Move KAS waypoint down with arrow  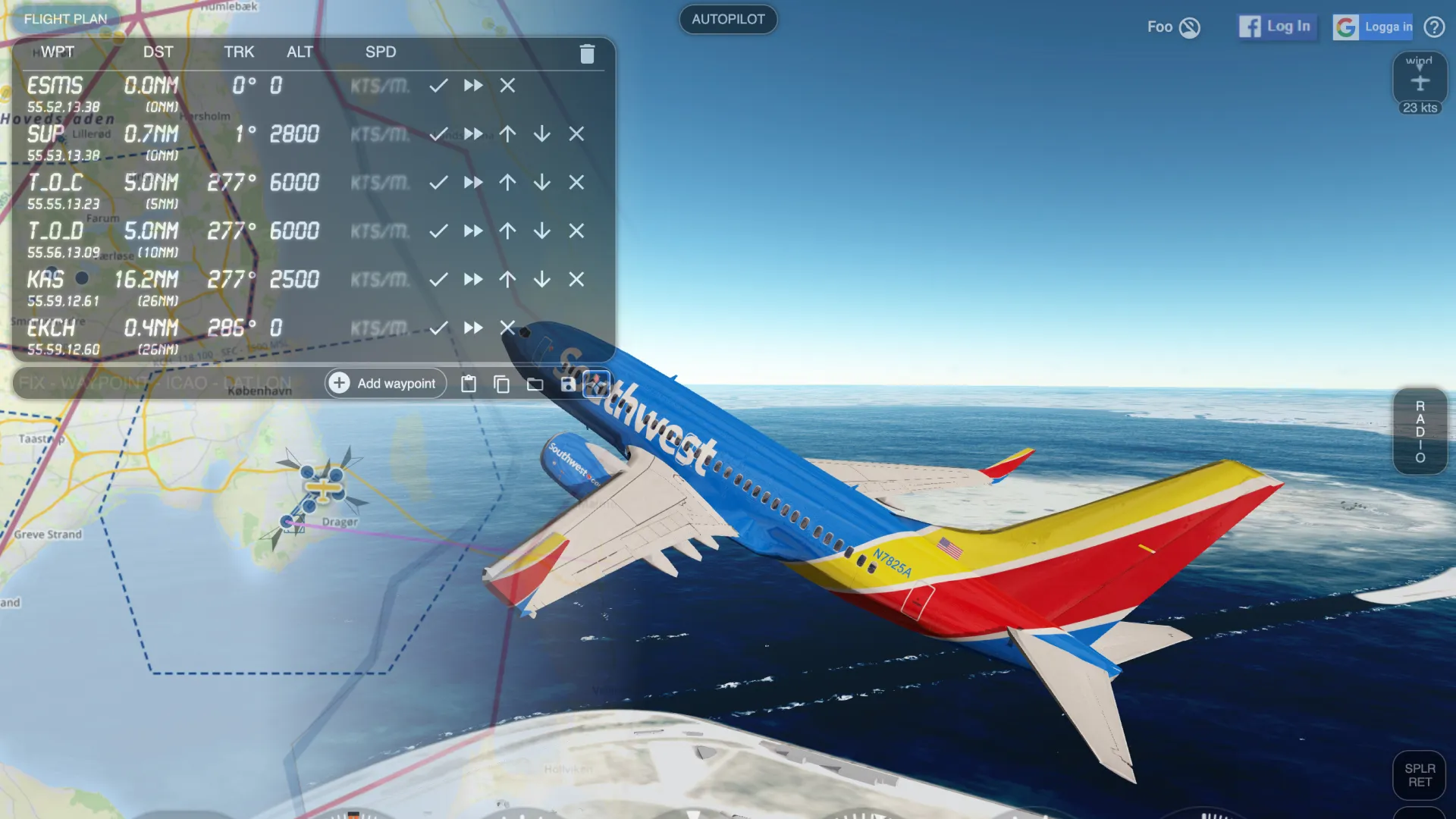(x=541, y=279)
